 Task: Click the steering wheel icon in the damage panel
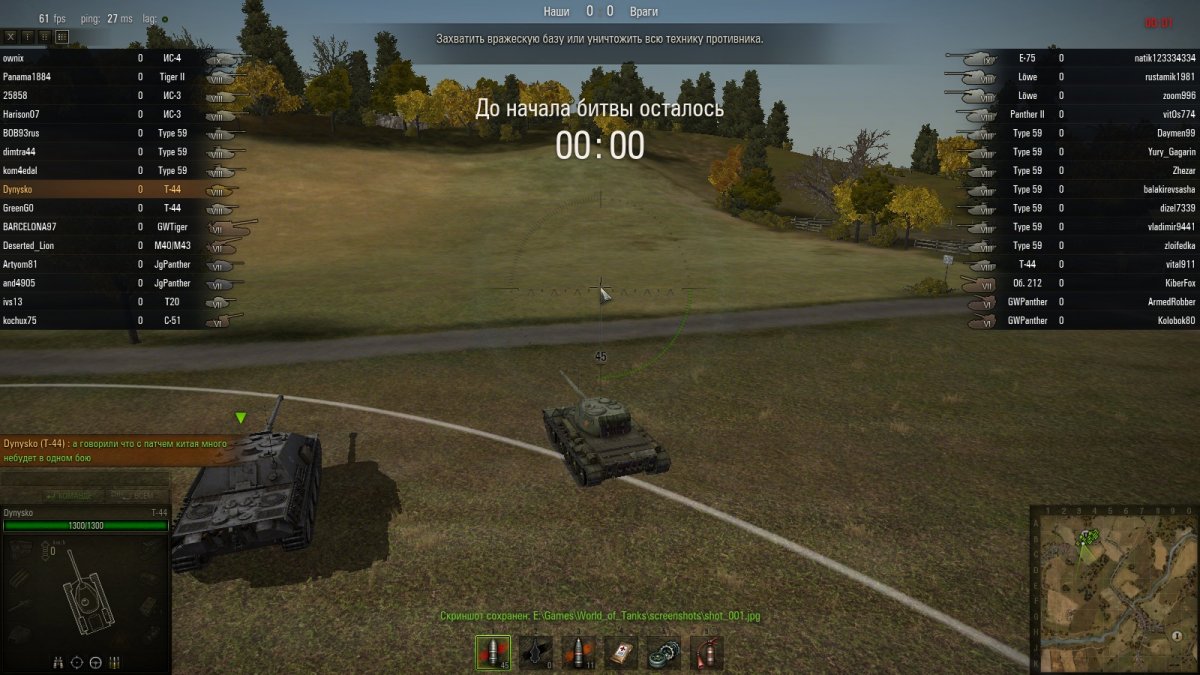(x=96, y=662)
